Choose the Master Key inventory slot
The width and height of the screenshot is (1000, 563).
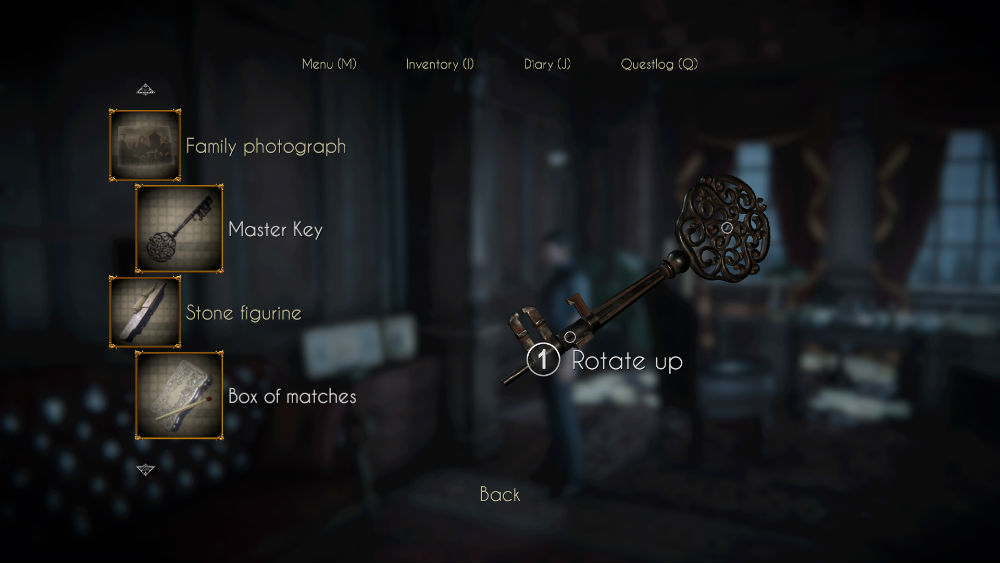point(179,229)
